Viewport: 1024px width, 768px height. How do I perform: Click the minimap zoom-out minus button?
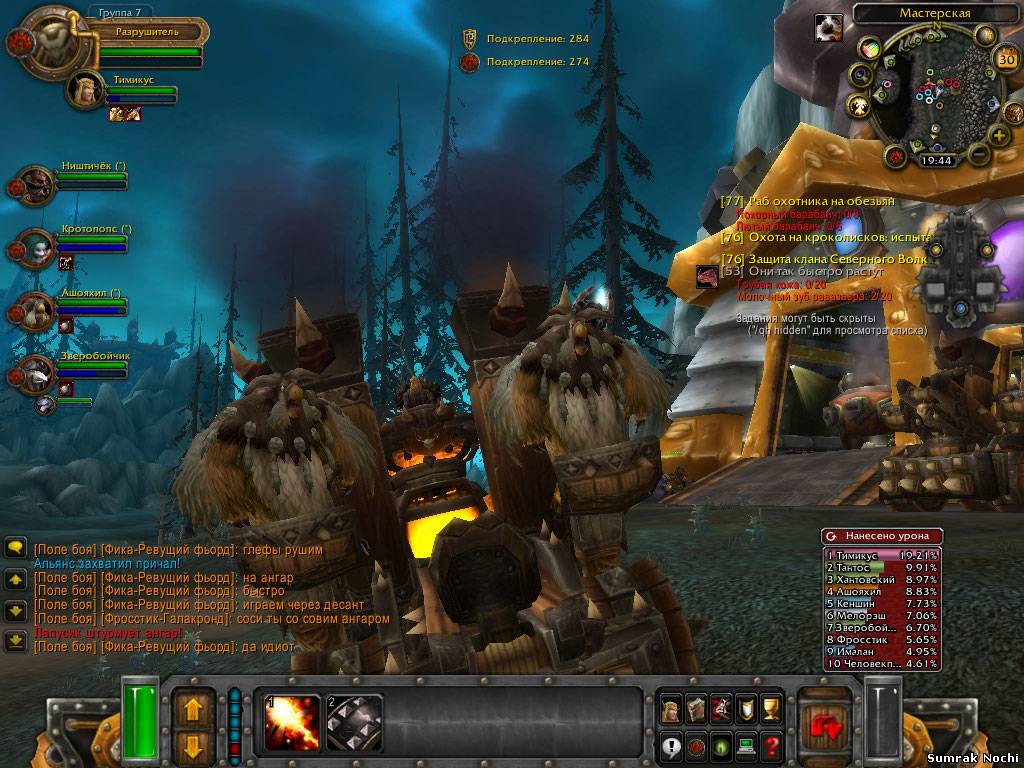977,154
